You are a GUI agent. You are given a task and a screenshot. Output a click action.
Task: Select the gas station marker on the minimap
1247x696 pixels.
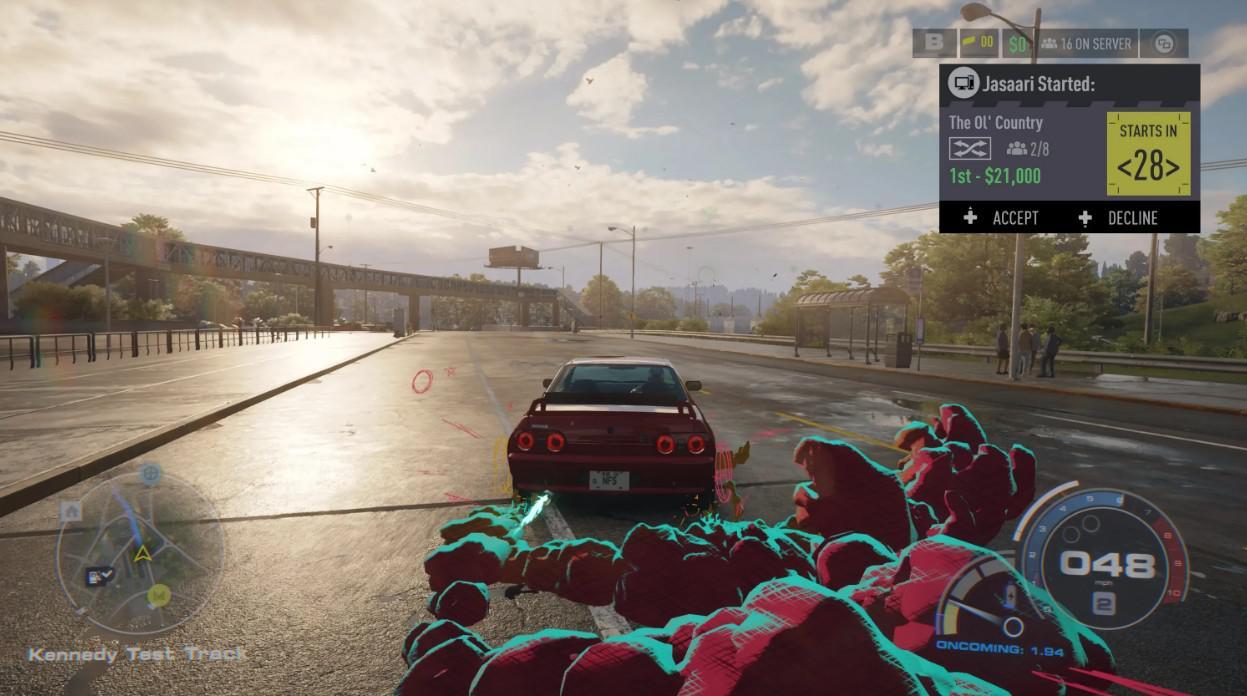[100, 574]
